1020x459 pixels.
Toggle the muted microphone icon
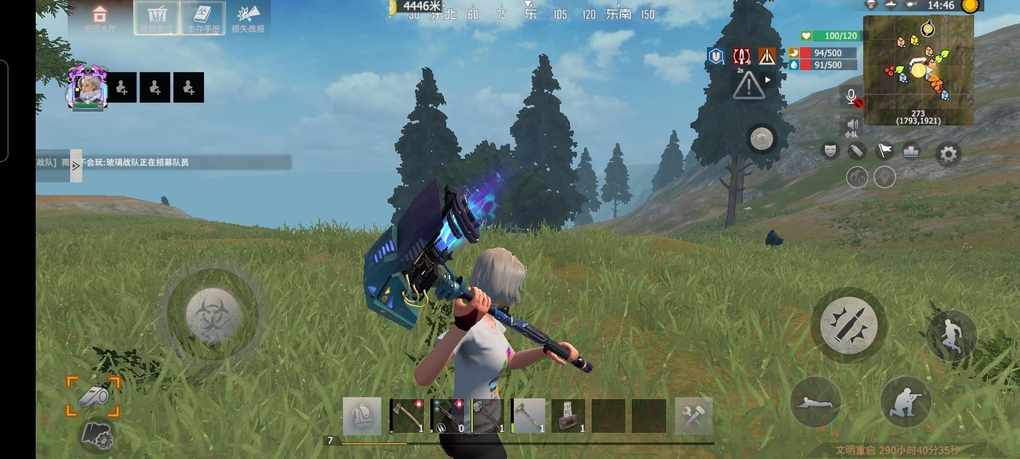pos(853,98)
